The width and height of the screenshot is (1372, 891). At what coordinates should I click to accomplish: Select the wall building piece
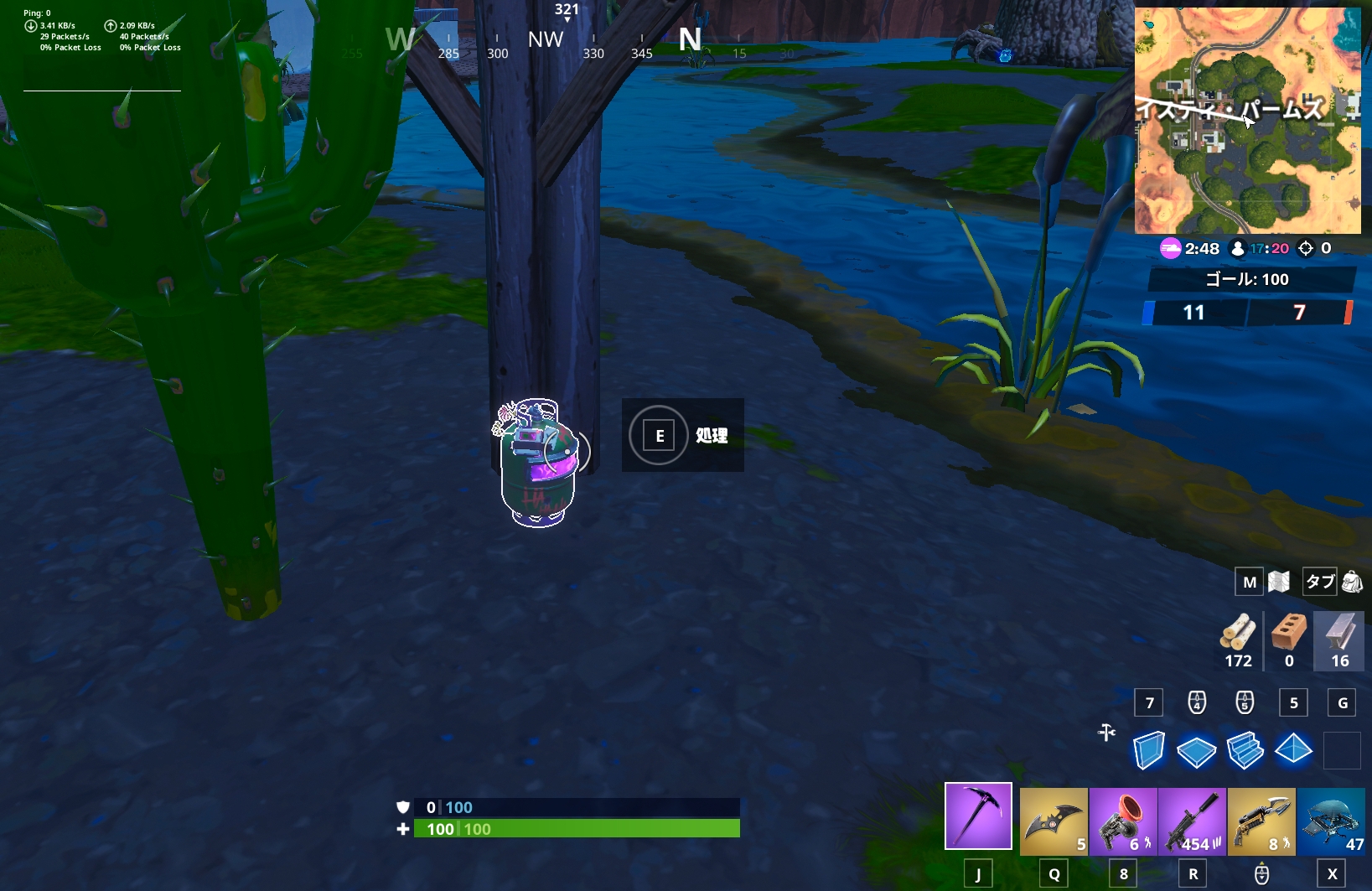click(x=1149, y=750)
